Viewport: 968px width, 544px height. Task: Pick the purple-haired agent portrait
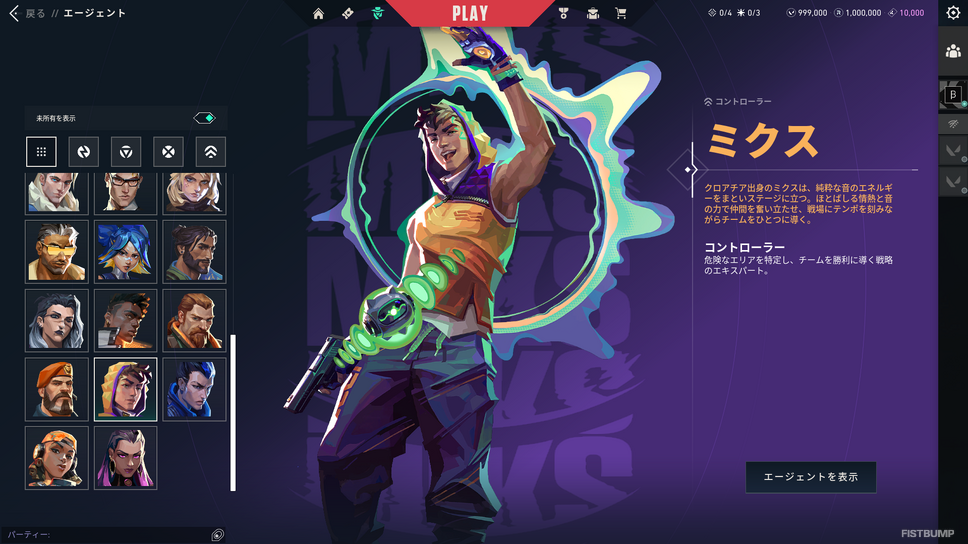point(126,459)
